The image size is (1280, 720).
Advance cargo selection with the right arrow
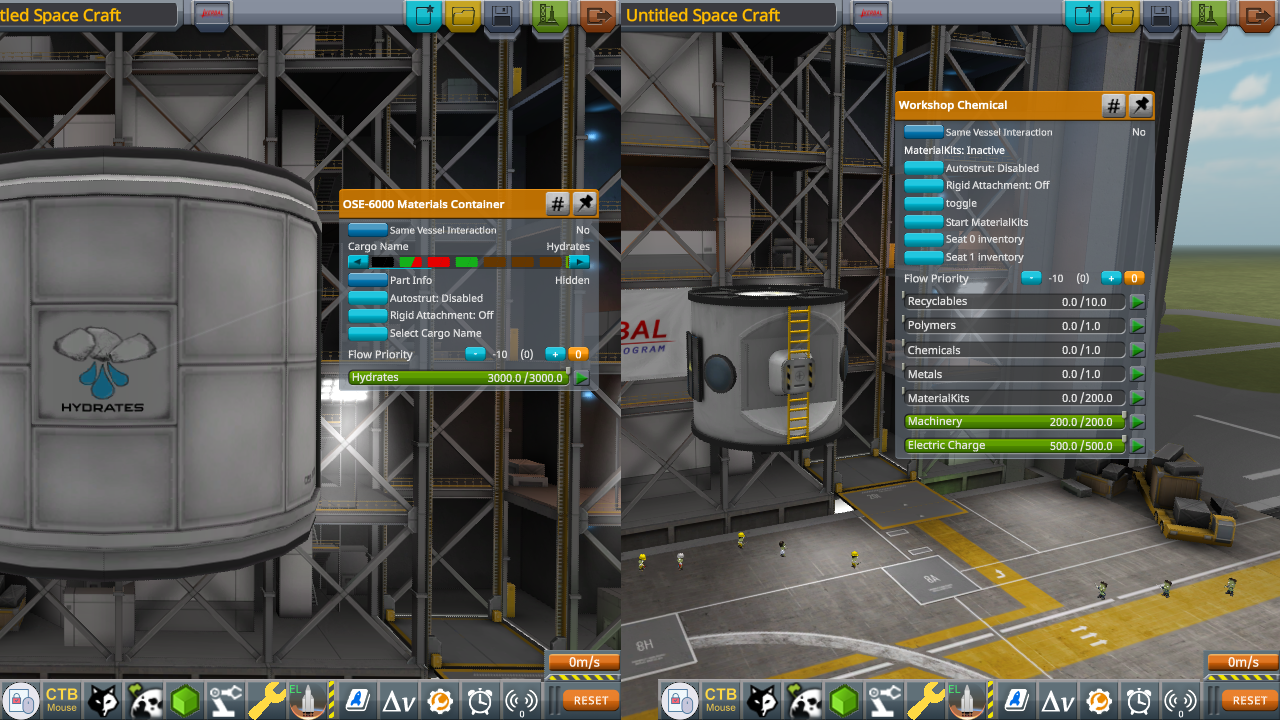(578, 261)
